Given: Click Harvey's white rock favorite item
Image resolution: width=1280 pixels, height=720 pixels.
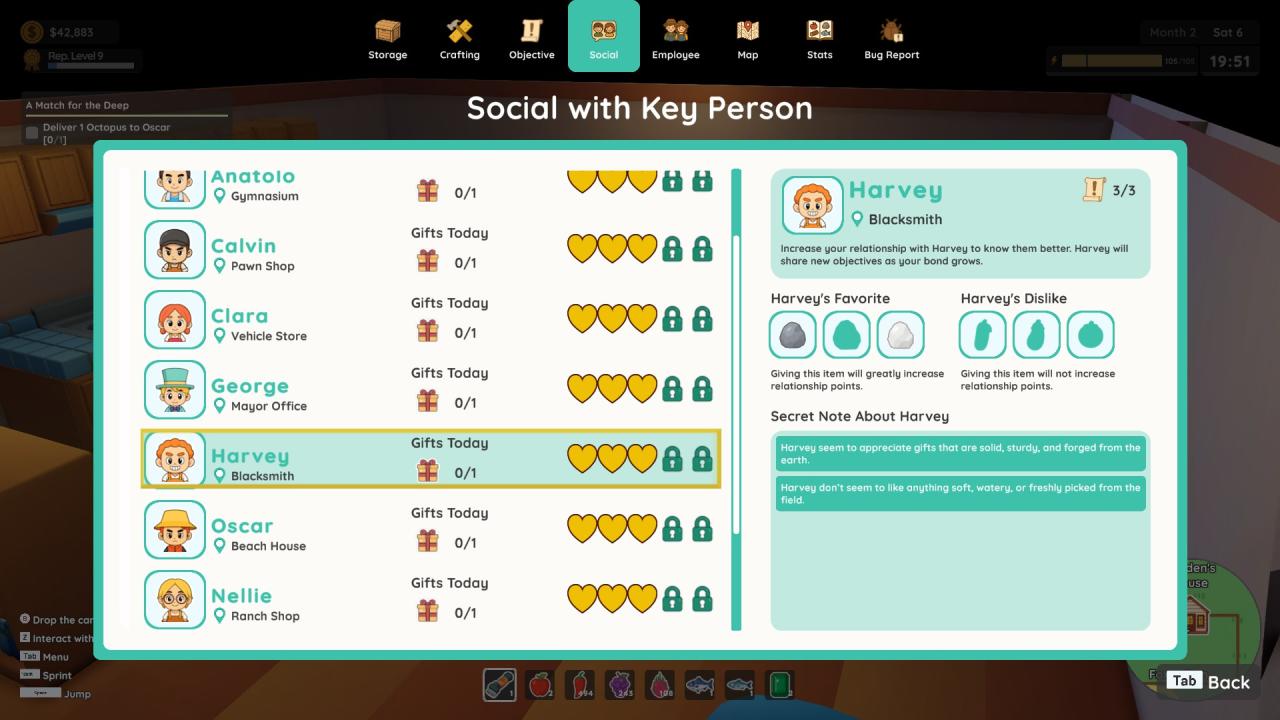Looking at the screenshot, I should coord(900,335).
